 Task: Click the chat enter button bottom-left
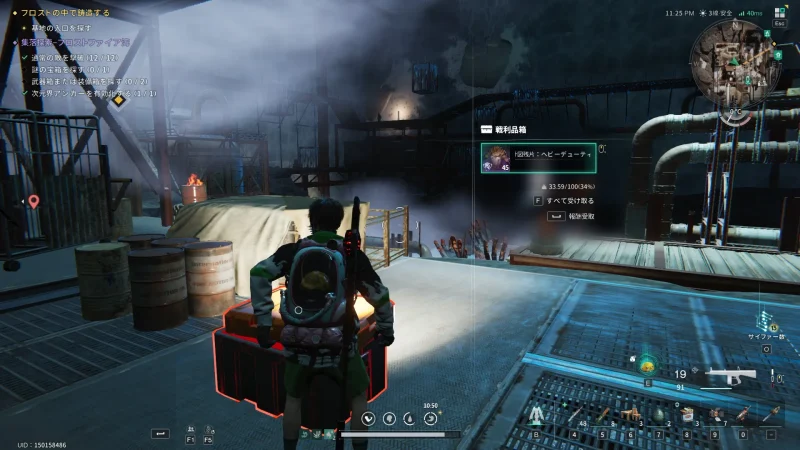[160, 433]
